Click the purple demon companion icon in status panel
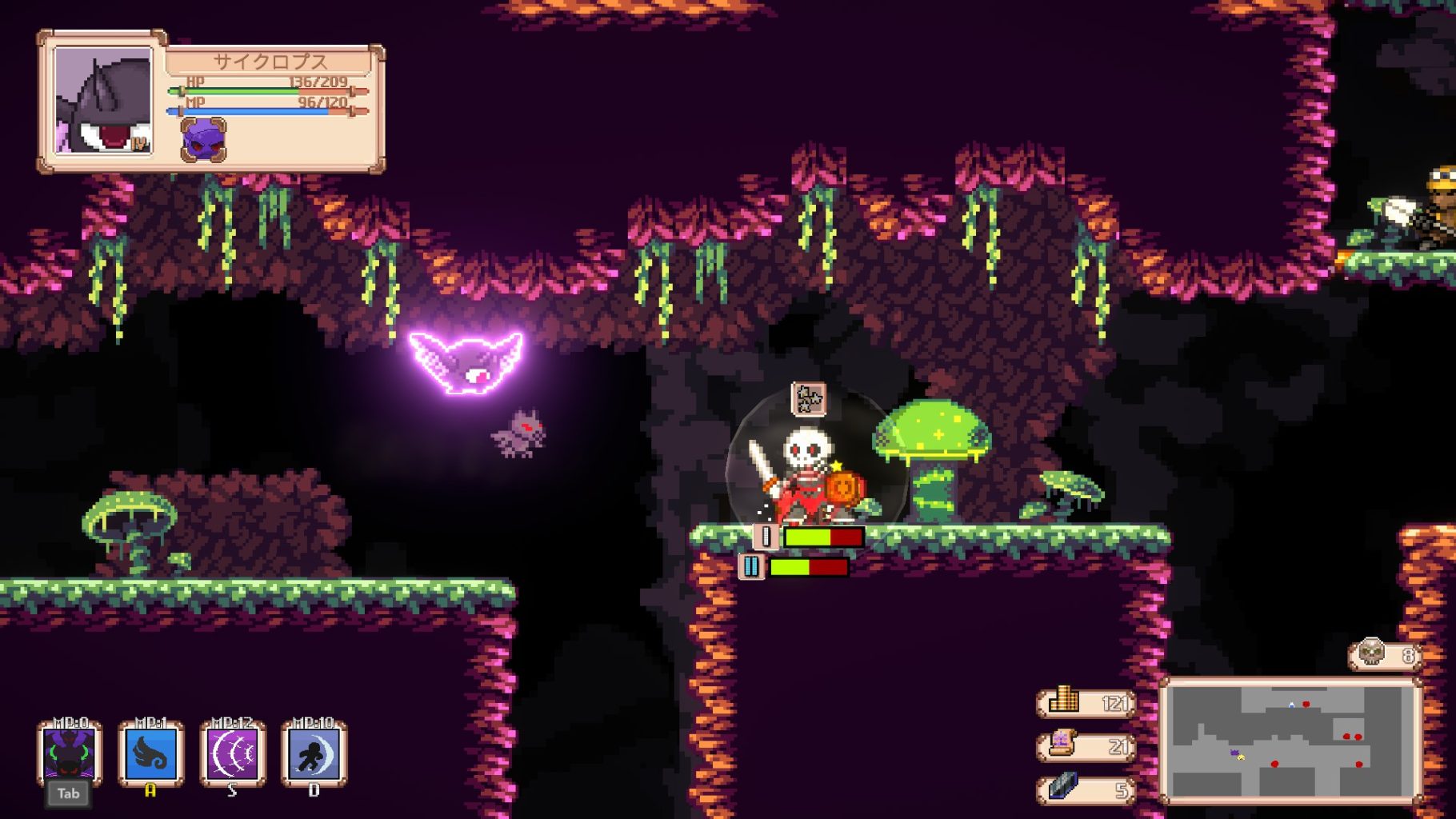The height and width of the screenshot is (819, 1456). 202,140
